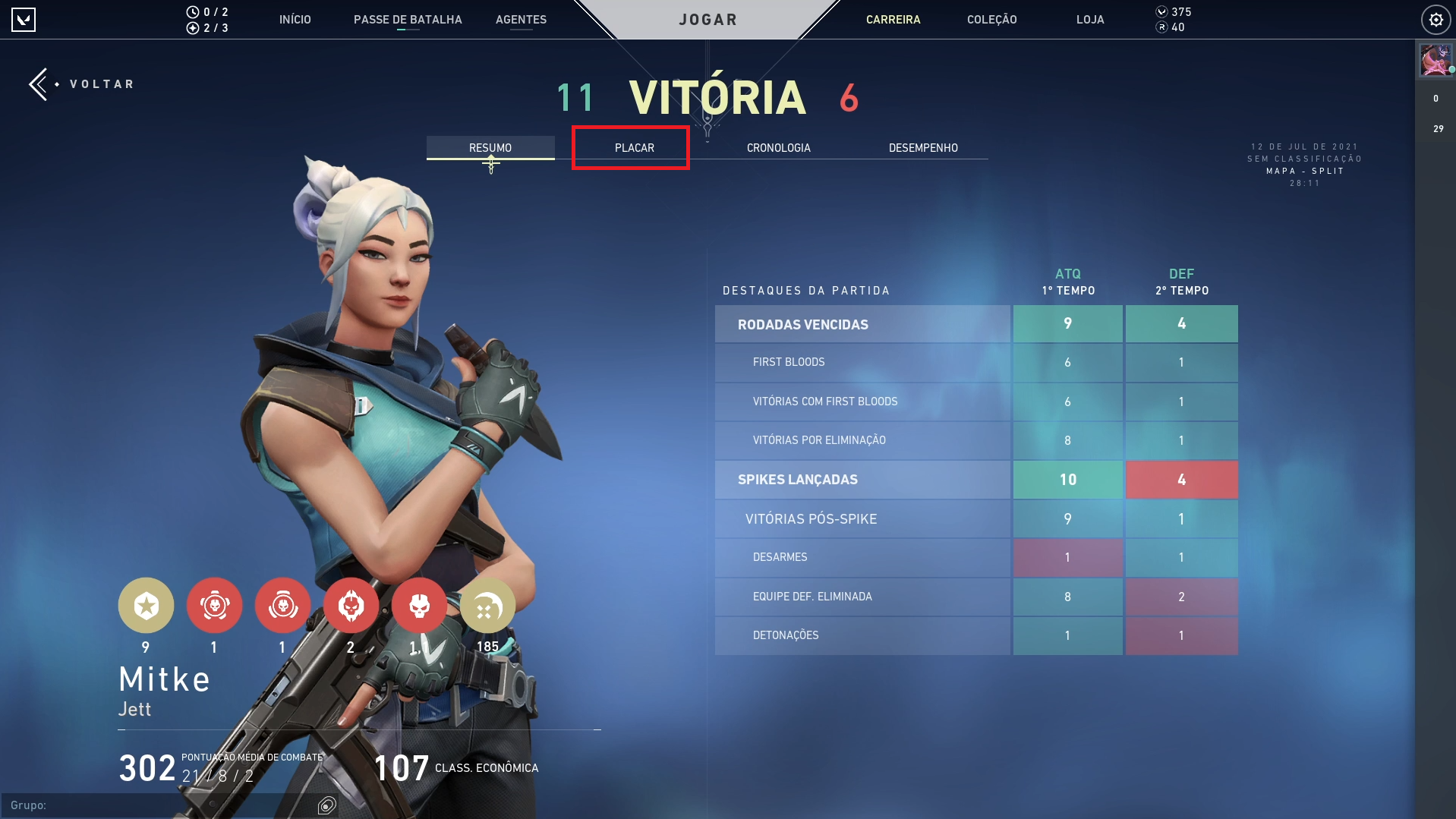
Task: Open the CARREIRA section
Action: 893,19
